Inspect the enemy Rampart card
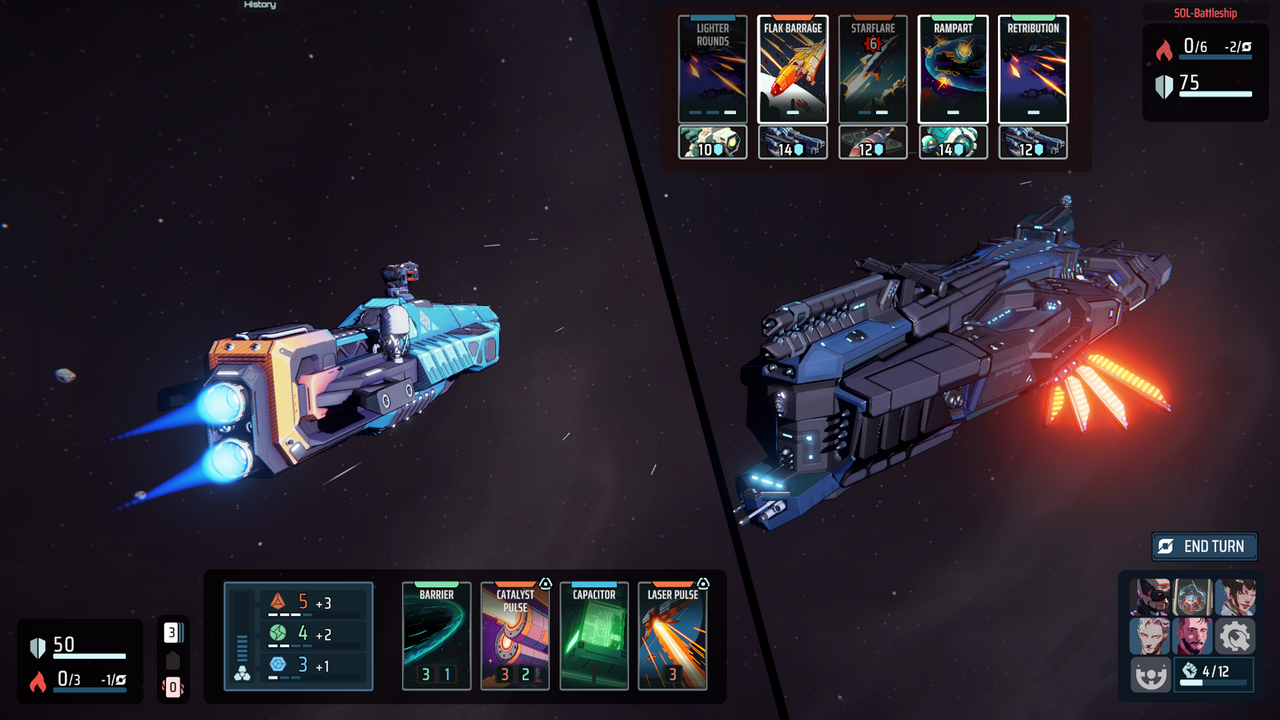This screenshot has height=720, width=1280. tap(952, 68)
